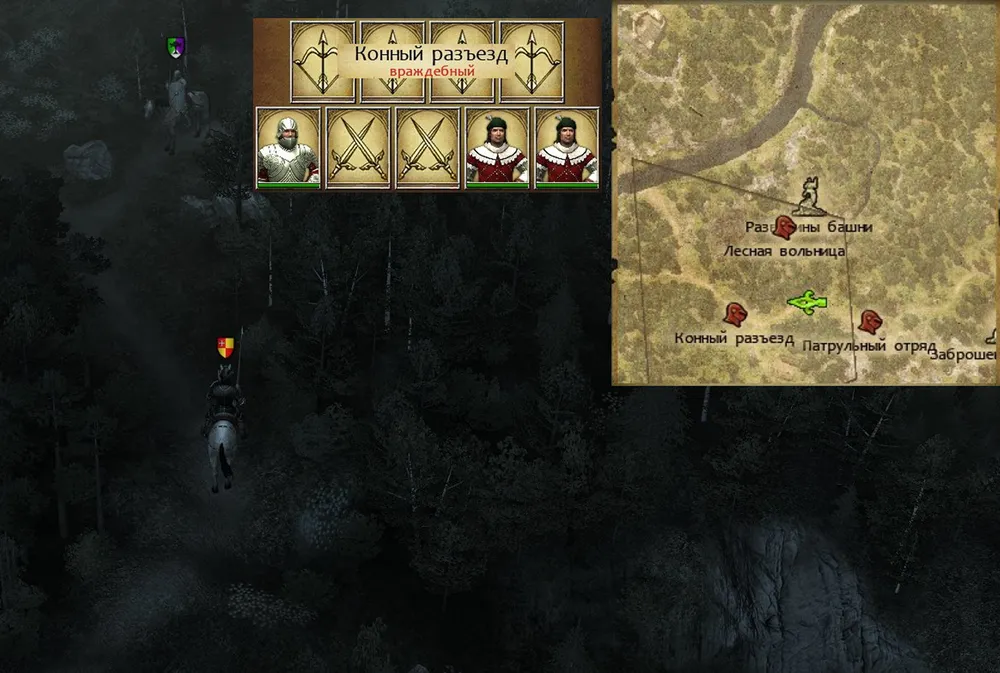Click the white statue icon on the map
The image size is (1000, 673).
click(810, 195)
